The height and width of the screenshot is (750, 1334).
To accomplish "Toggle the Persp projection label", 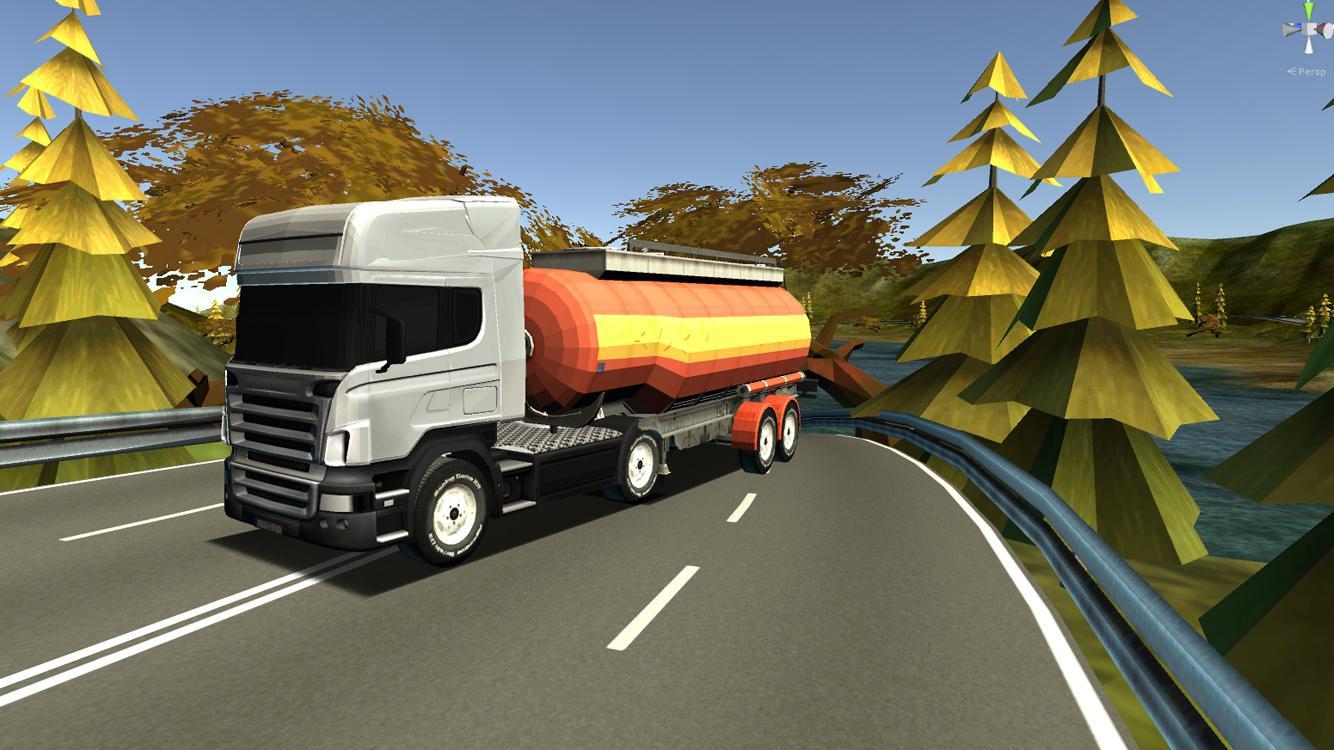I will [1310, 71].
